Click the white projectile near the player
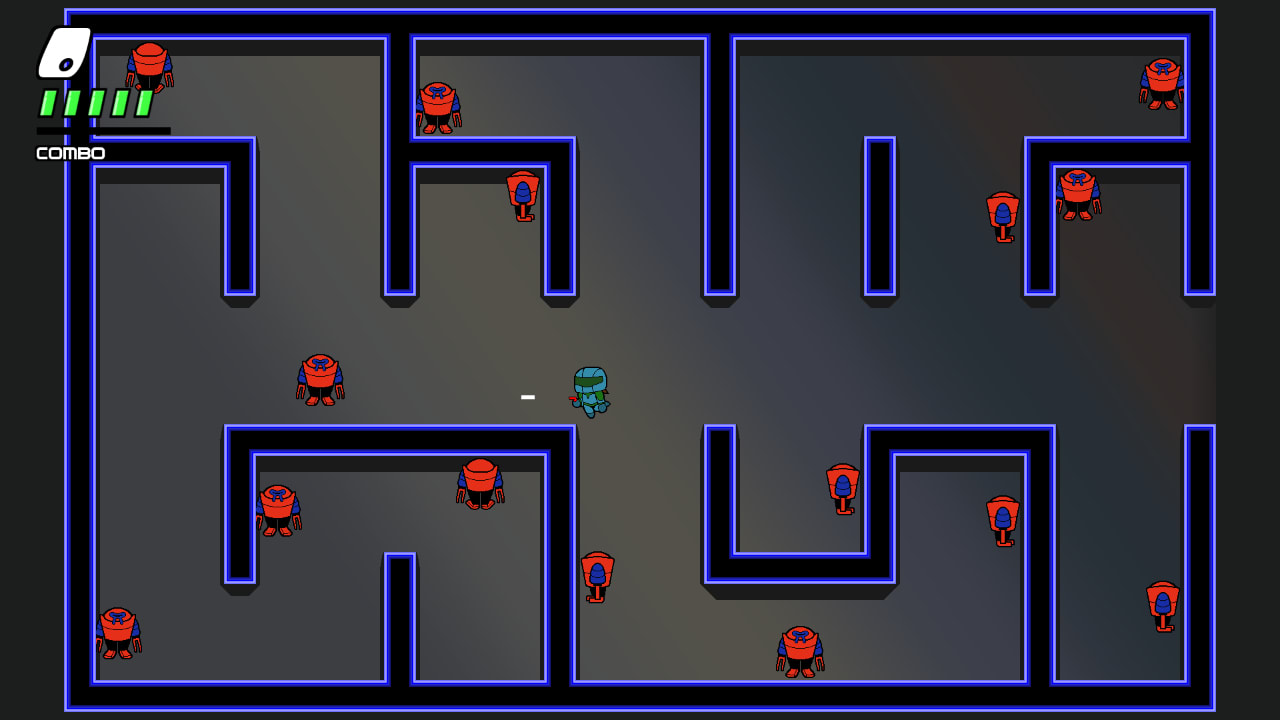This screenshot has width=1280, height=720. 527,396
